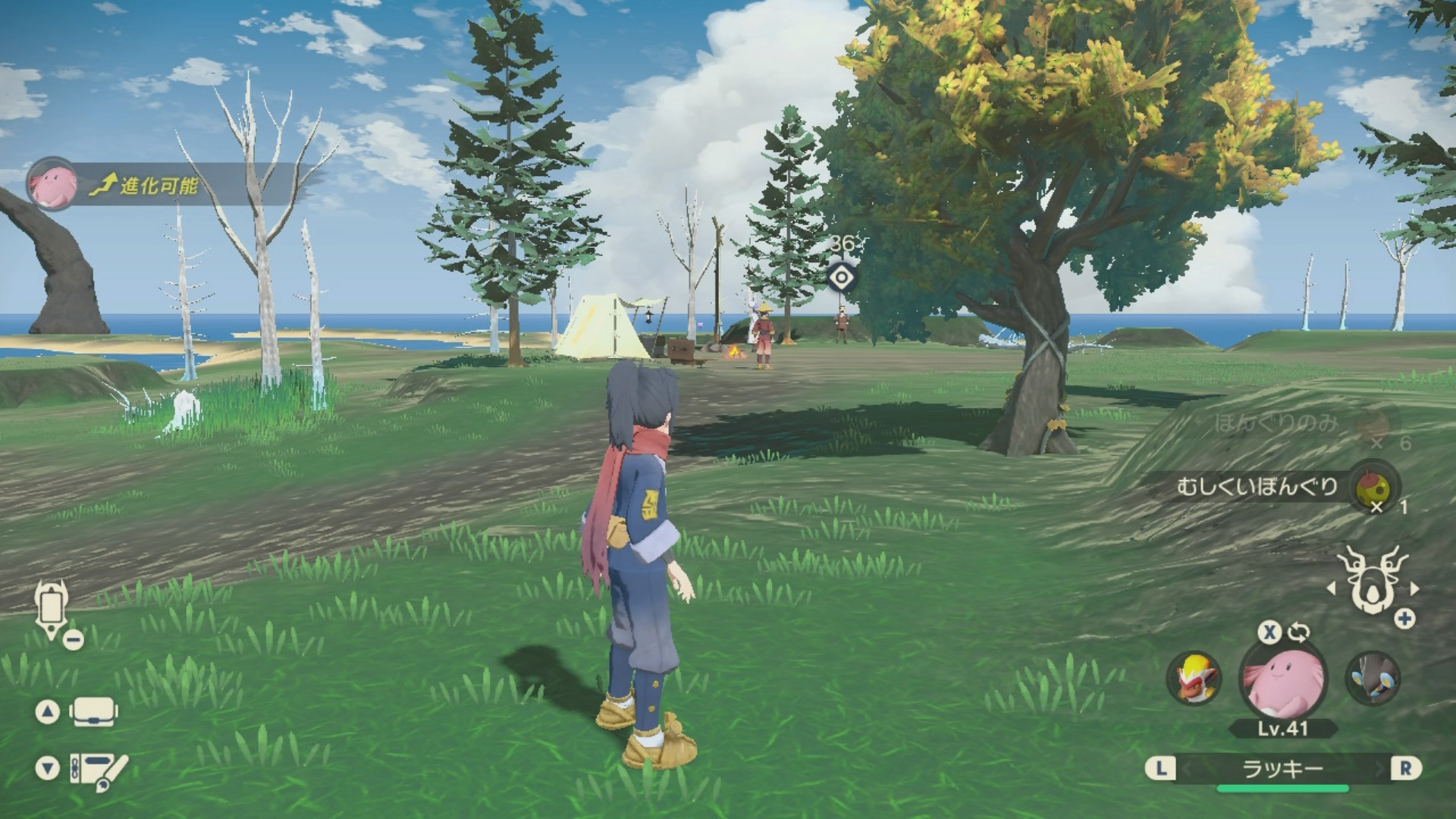
Task: Choose the Infernape party portrait
Action: [x=1194, y=677]
